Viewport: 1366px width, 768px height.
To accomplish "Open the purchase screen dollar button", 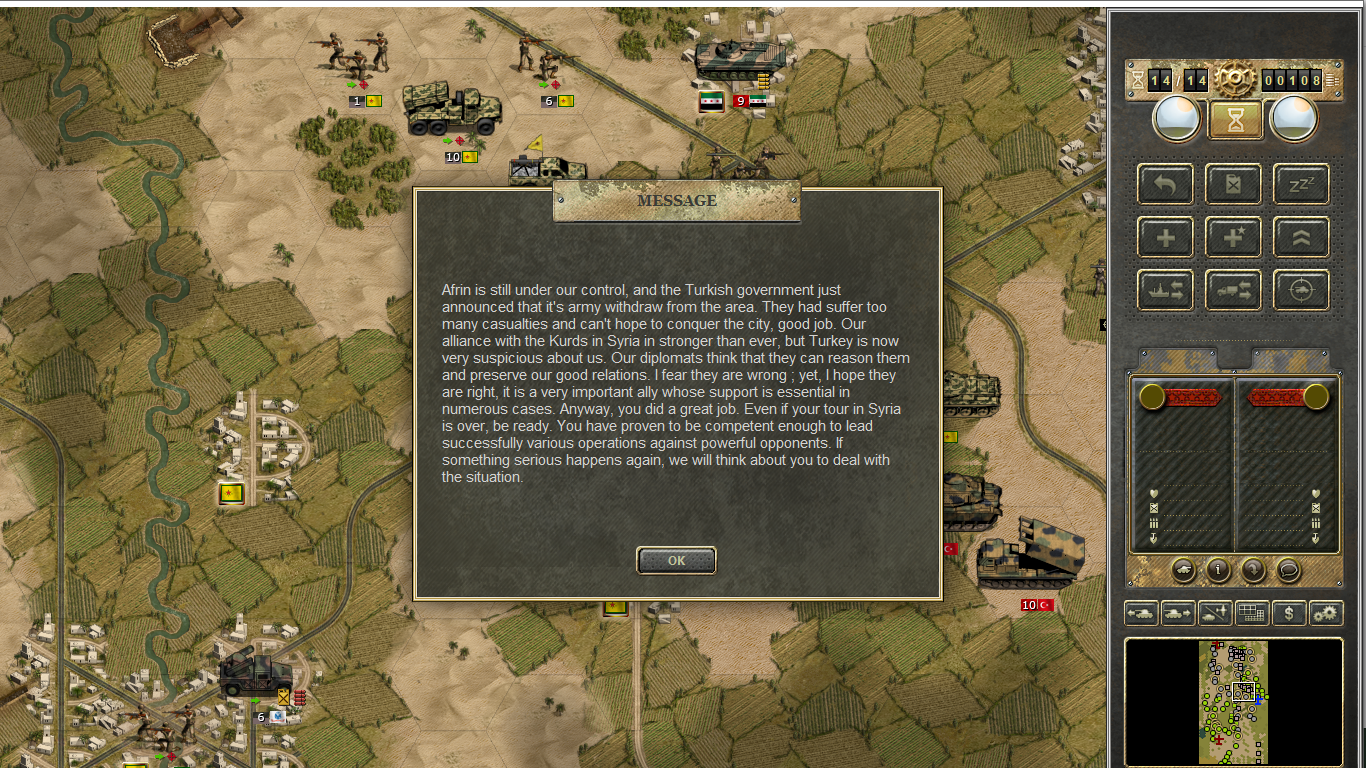I will (1289, 613).
